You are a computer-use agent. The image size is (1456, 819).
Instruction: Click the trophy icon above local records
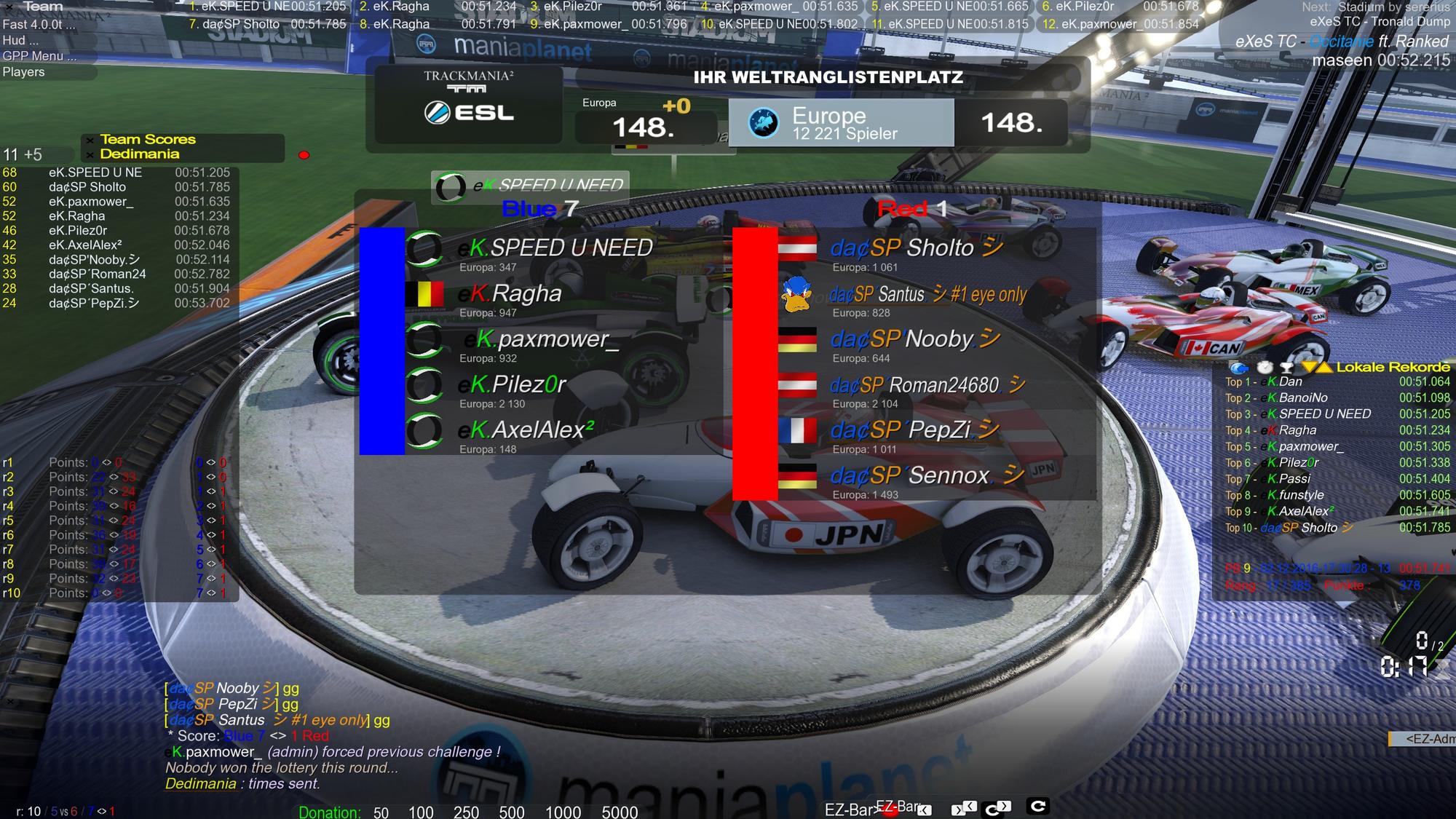pos(1286,368)
